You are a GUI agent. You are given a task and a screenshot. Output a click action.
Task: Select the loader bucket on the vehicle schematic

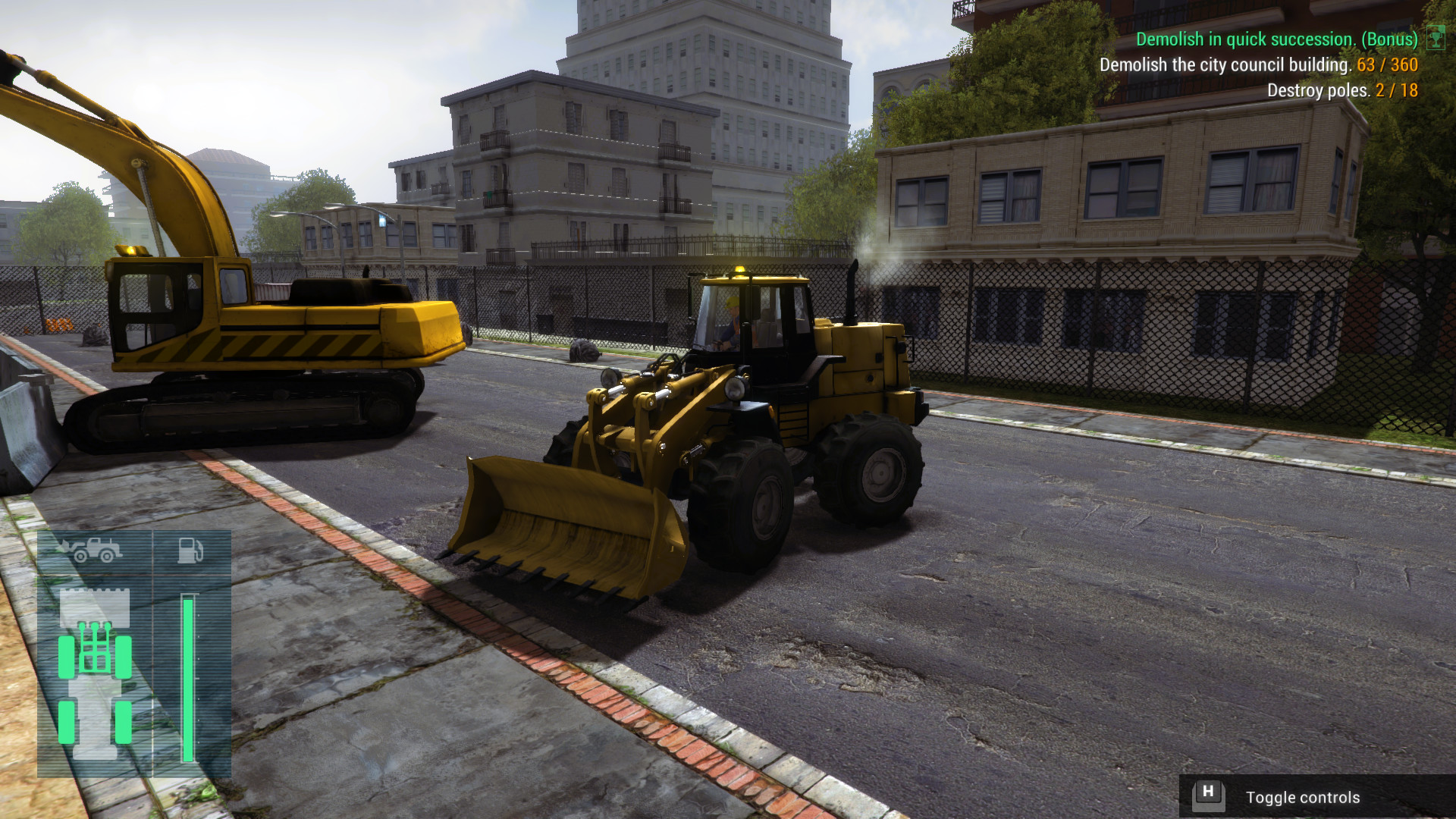point(95,608)
